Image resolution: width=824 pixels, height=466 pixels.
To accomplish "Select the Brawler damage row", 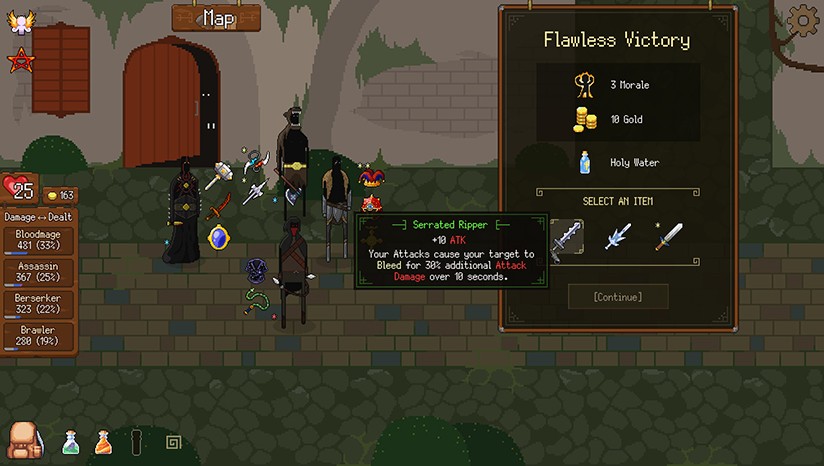I will tap(37, 337).
